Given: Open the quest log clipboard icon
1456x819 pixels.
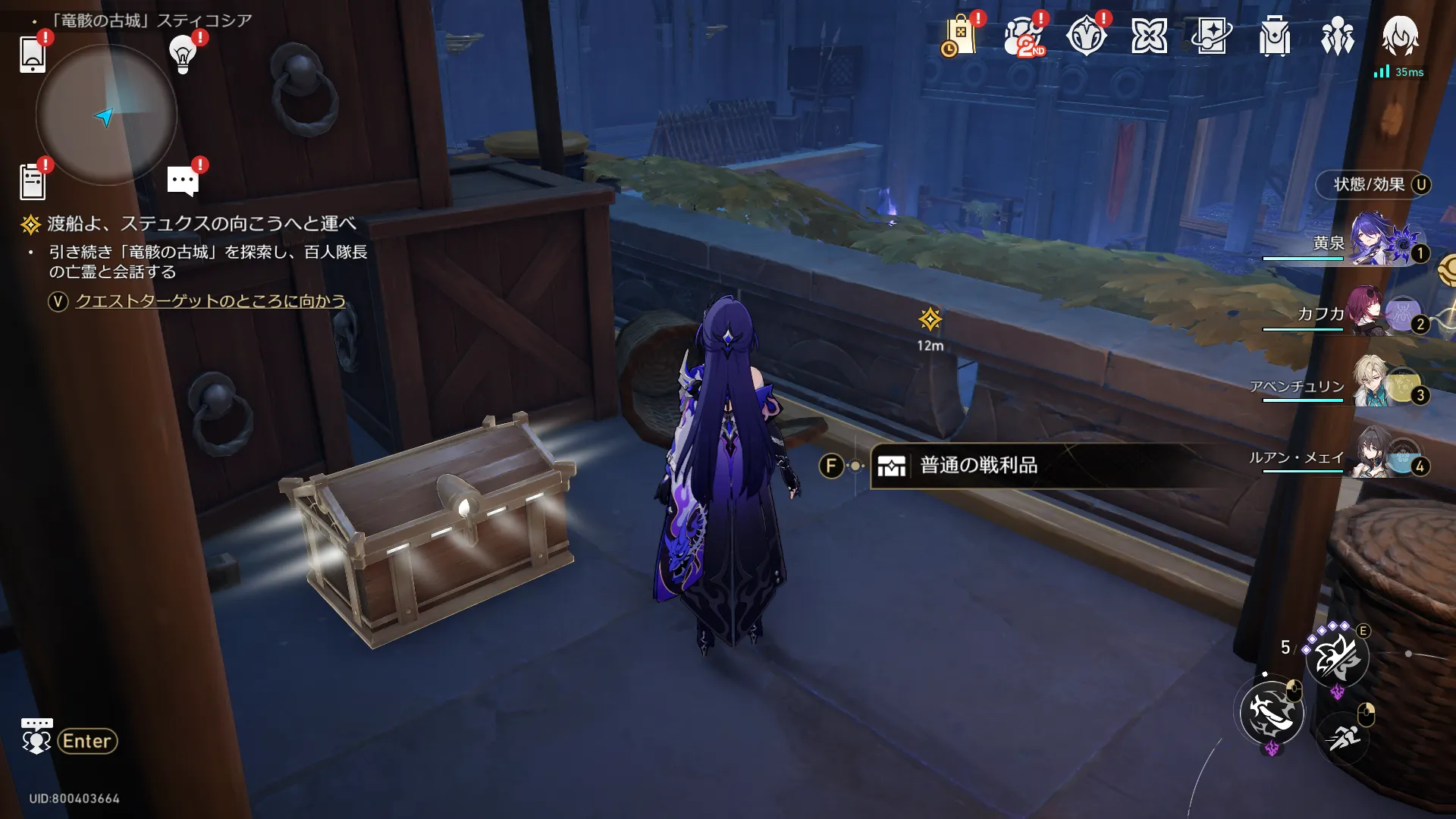Looking at the screenshot, I should 33,182.
